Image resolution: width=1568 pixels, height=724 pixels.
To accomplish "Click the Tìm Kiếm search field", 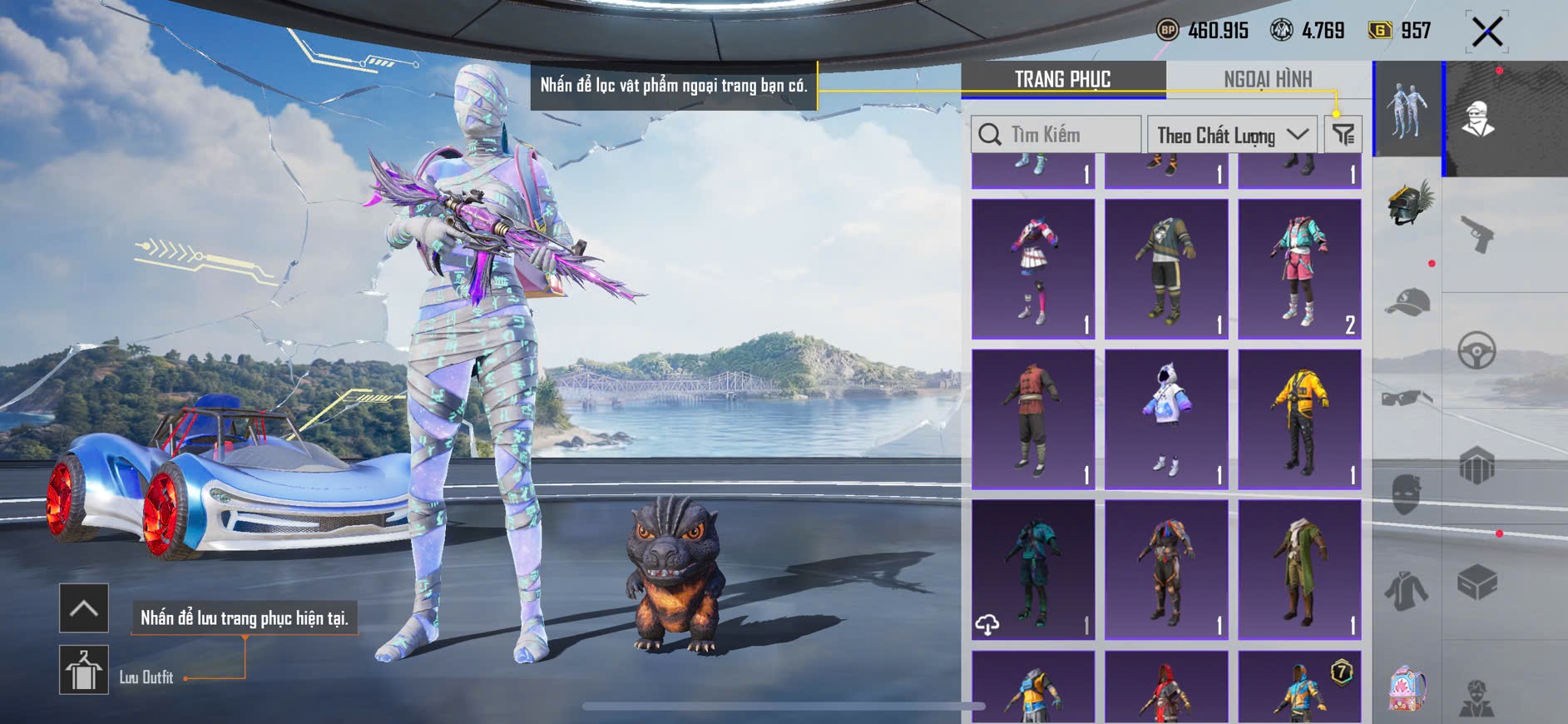I will (x=1056, y=134).
